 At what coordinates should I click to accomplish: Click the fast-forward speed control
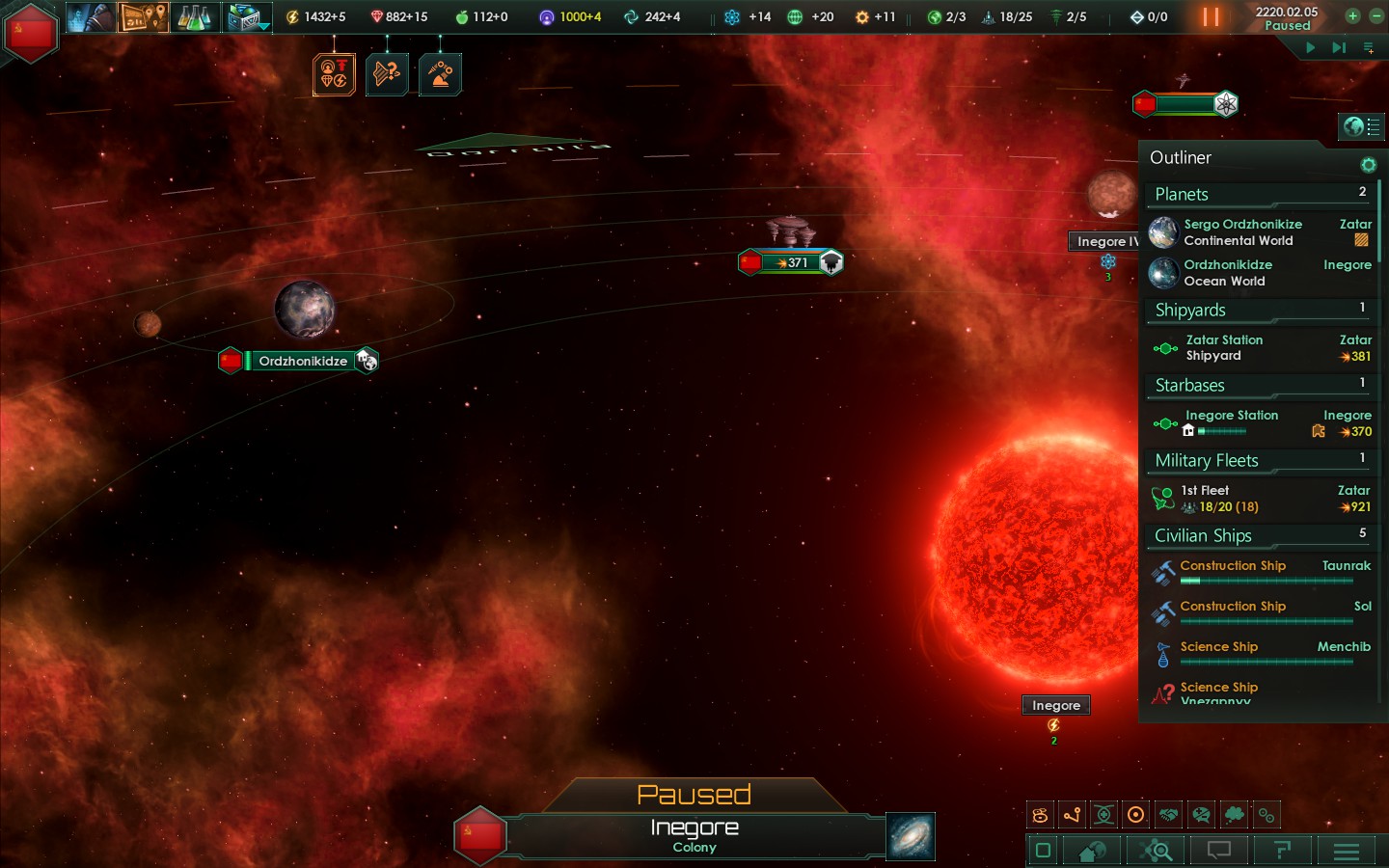(1339, 47)
